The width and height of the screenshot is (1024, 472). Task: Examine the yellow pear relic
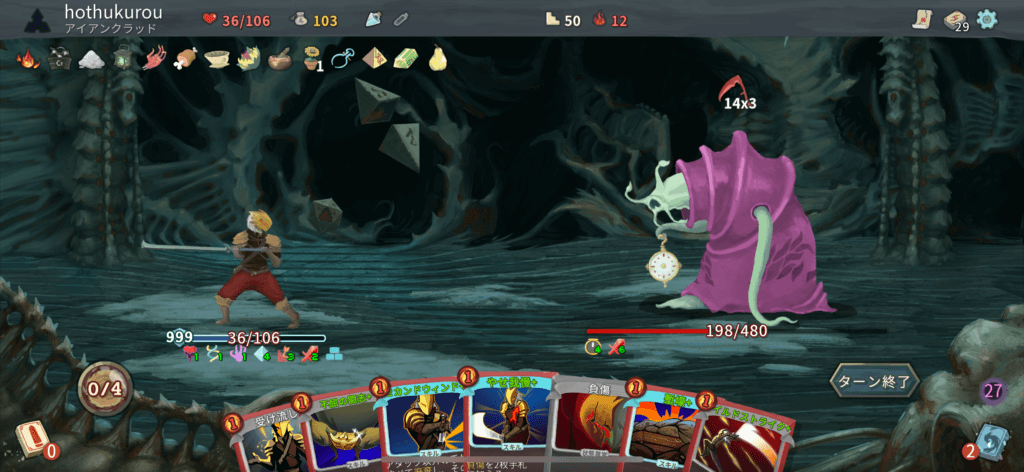point(436,59)
